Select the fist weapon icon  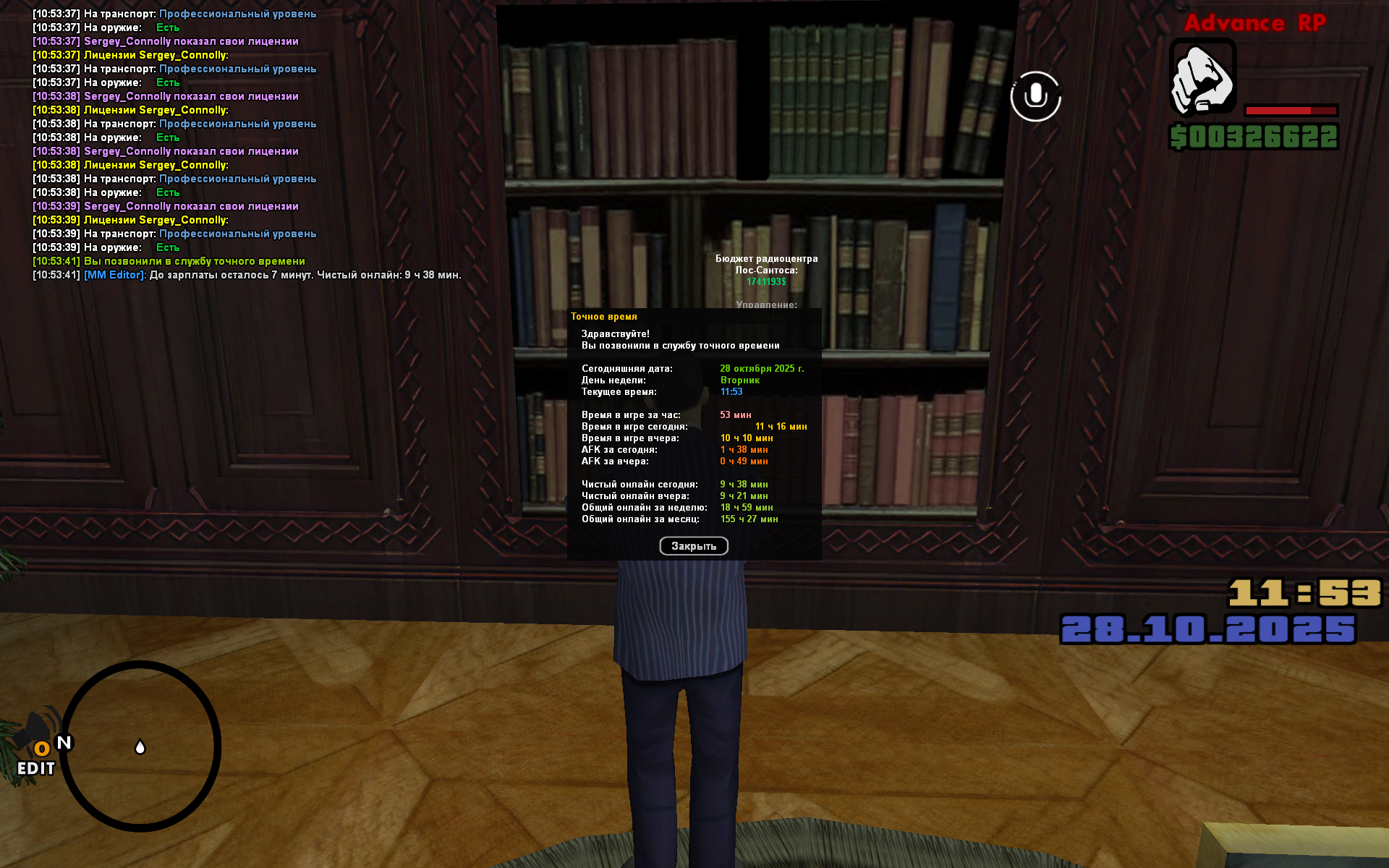pyautogui.click(x=1202, y=78)
